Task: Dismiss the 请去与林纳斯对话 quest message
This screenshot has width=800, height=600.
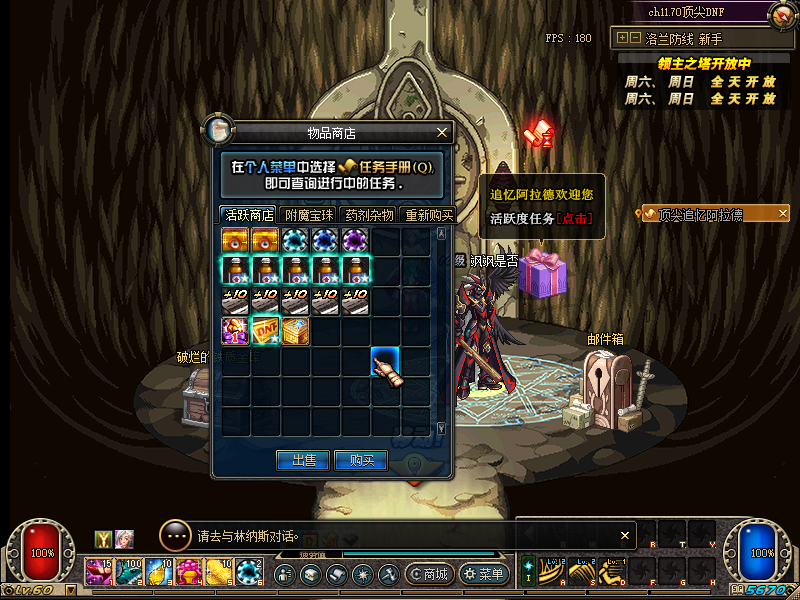Action: (x=626, y=535)
